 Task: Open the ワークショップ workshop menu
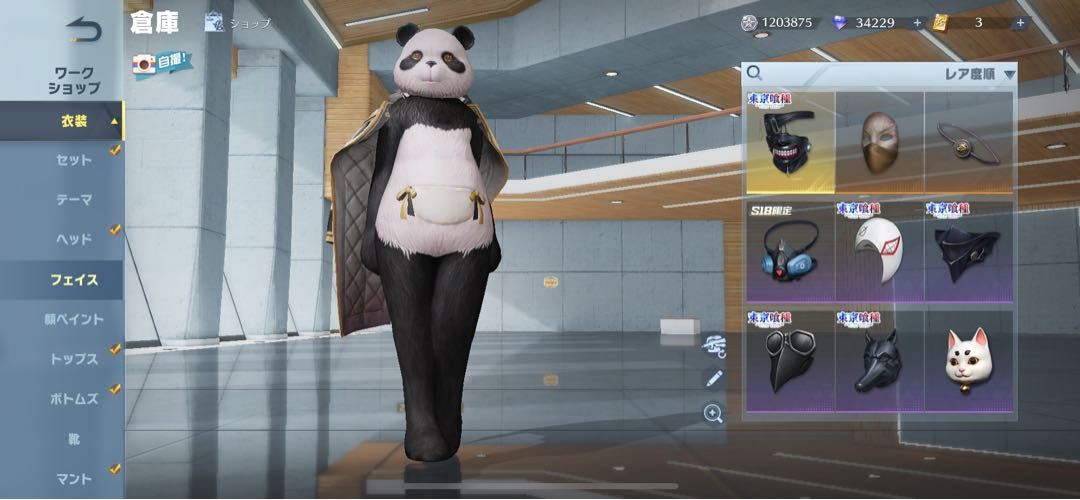click(74, 80)
